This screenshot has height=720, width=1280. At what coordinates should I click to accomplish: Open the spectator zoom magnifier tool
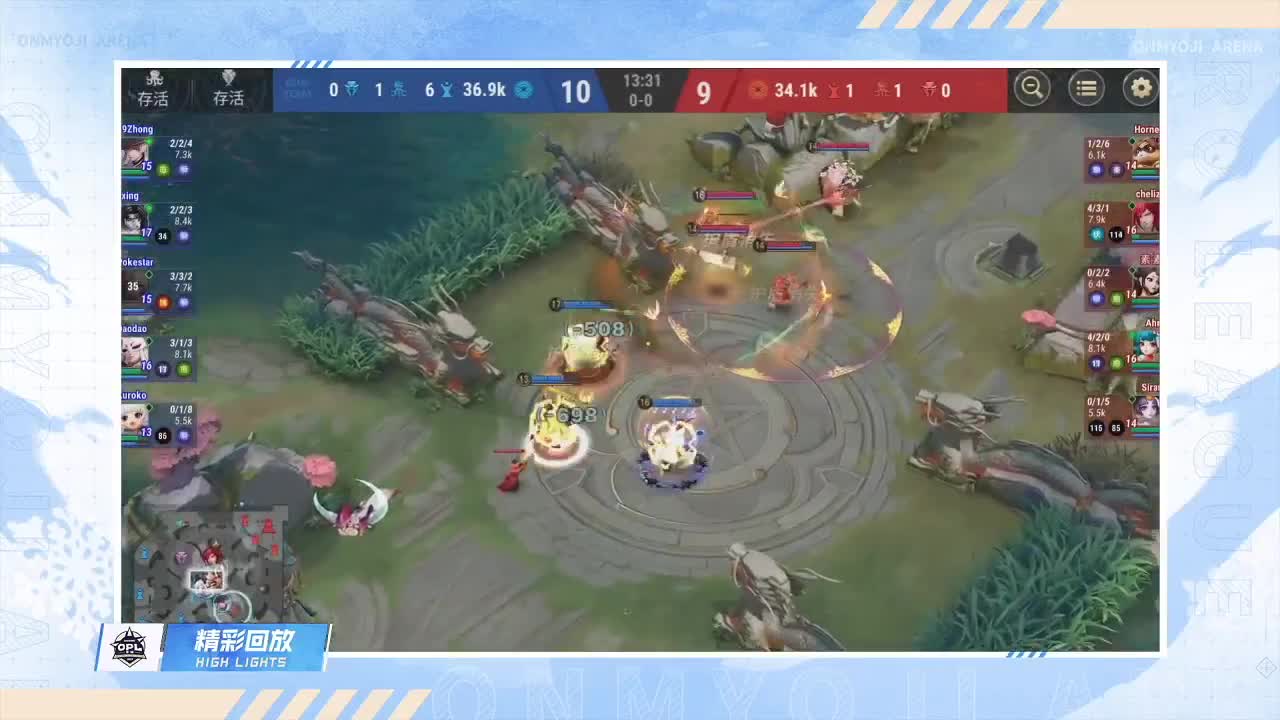(x=1032, y=88)
